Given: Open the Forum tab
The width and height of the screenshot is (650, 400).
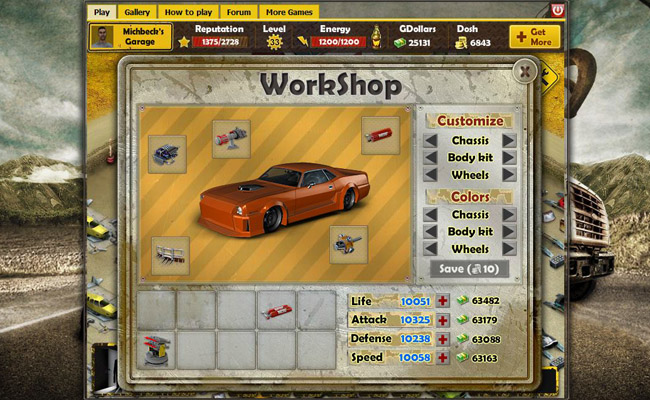Looking at the screenshot, I should click(238, 12).
